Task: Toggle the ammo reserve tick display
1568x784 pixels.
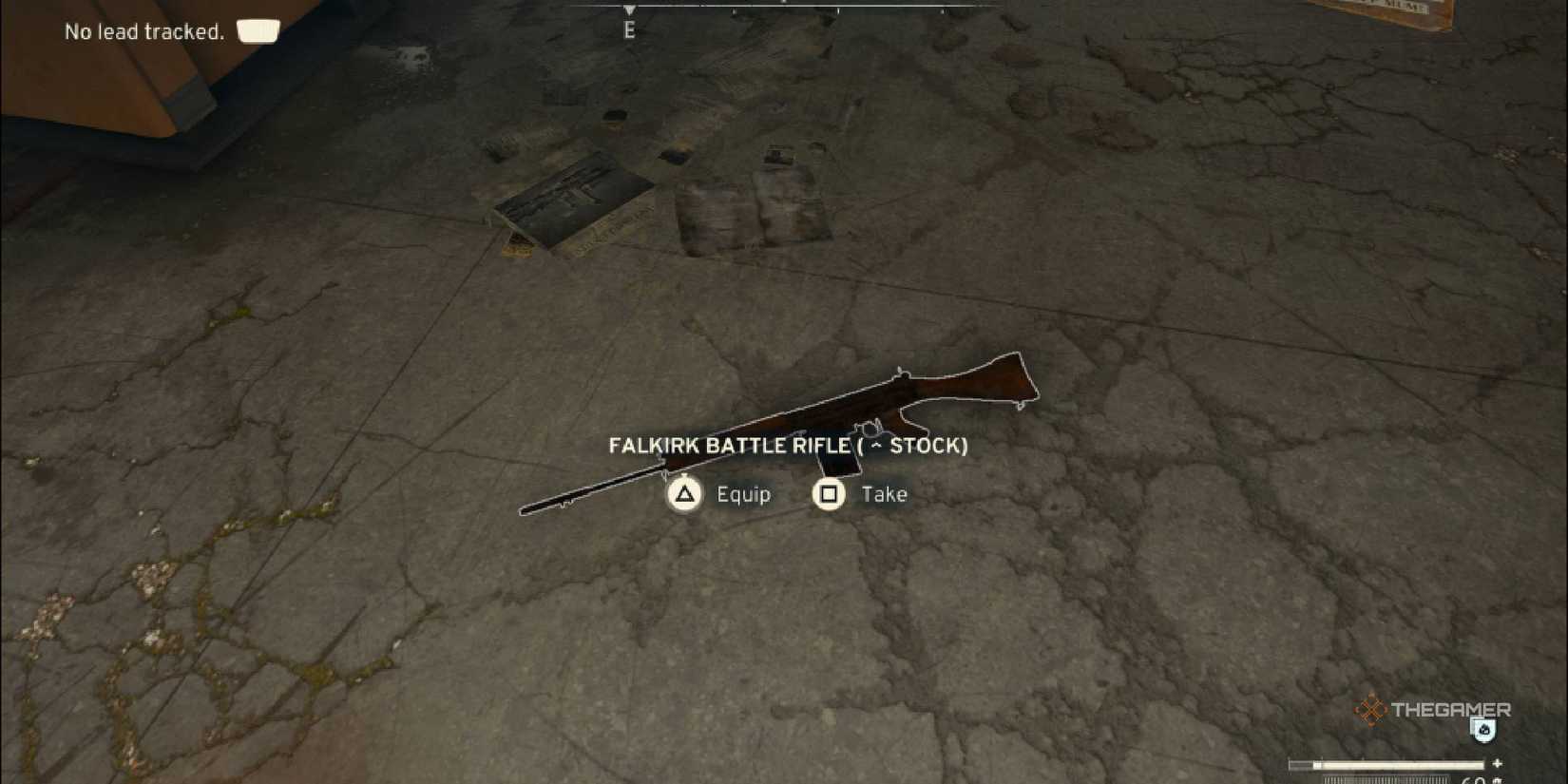Action: [1386, 779]
